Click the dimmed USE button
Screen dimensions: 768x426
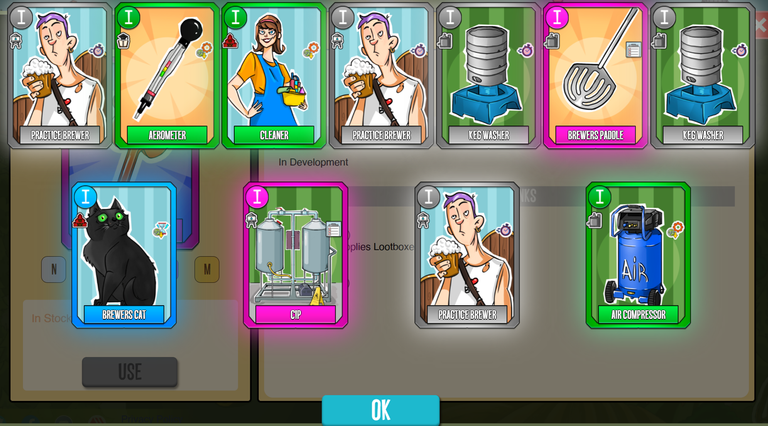coord(130,372)
